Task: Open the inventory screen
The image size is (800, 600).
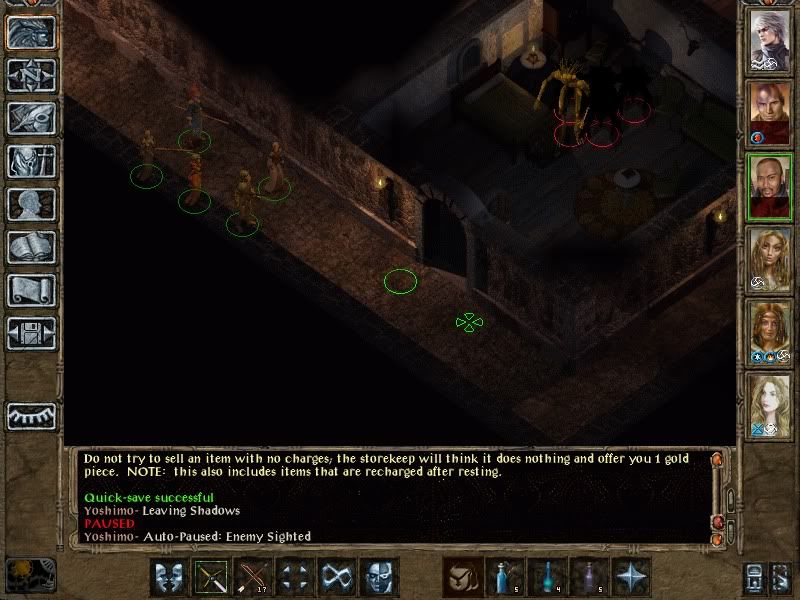Action: (31, 161)
